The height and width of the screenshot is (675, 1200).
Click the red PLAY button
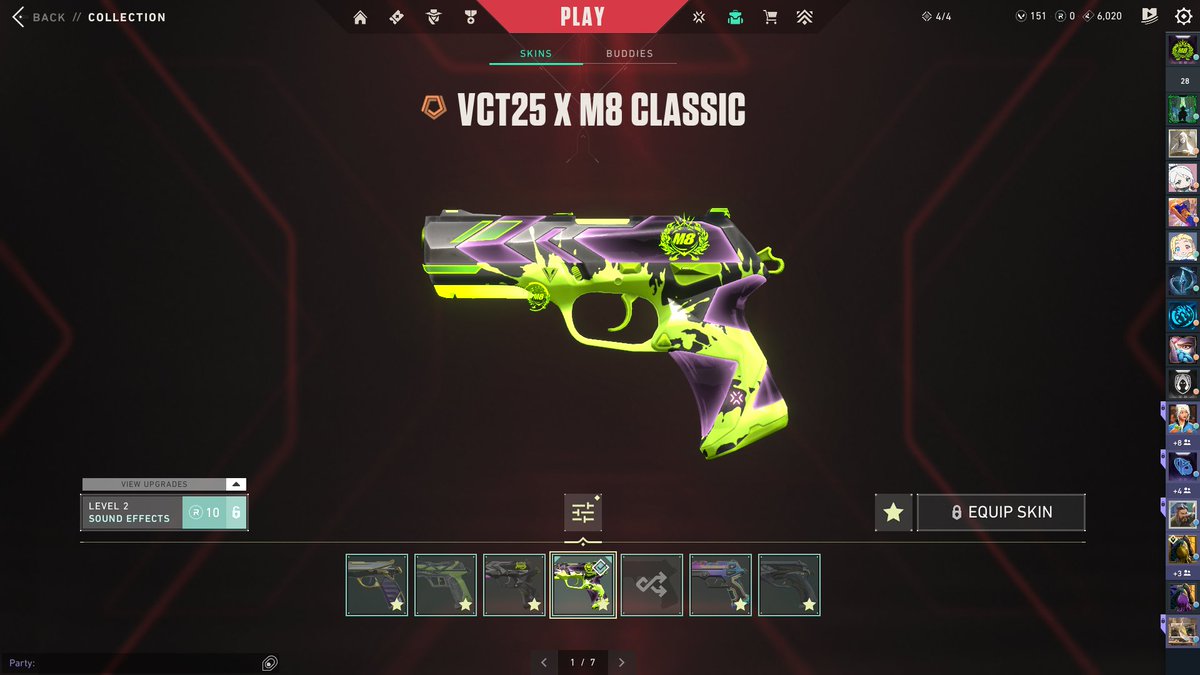582,17
